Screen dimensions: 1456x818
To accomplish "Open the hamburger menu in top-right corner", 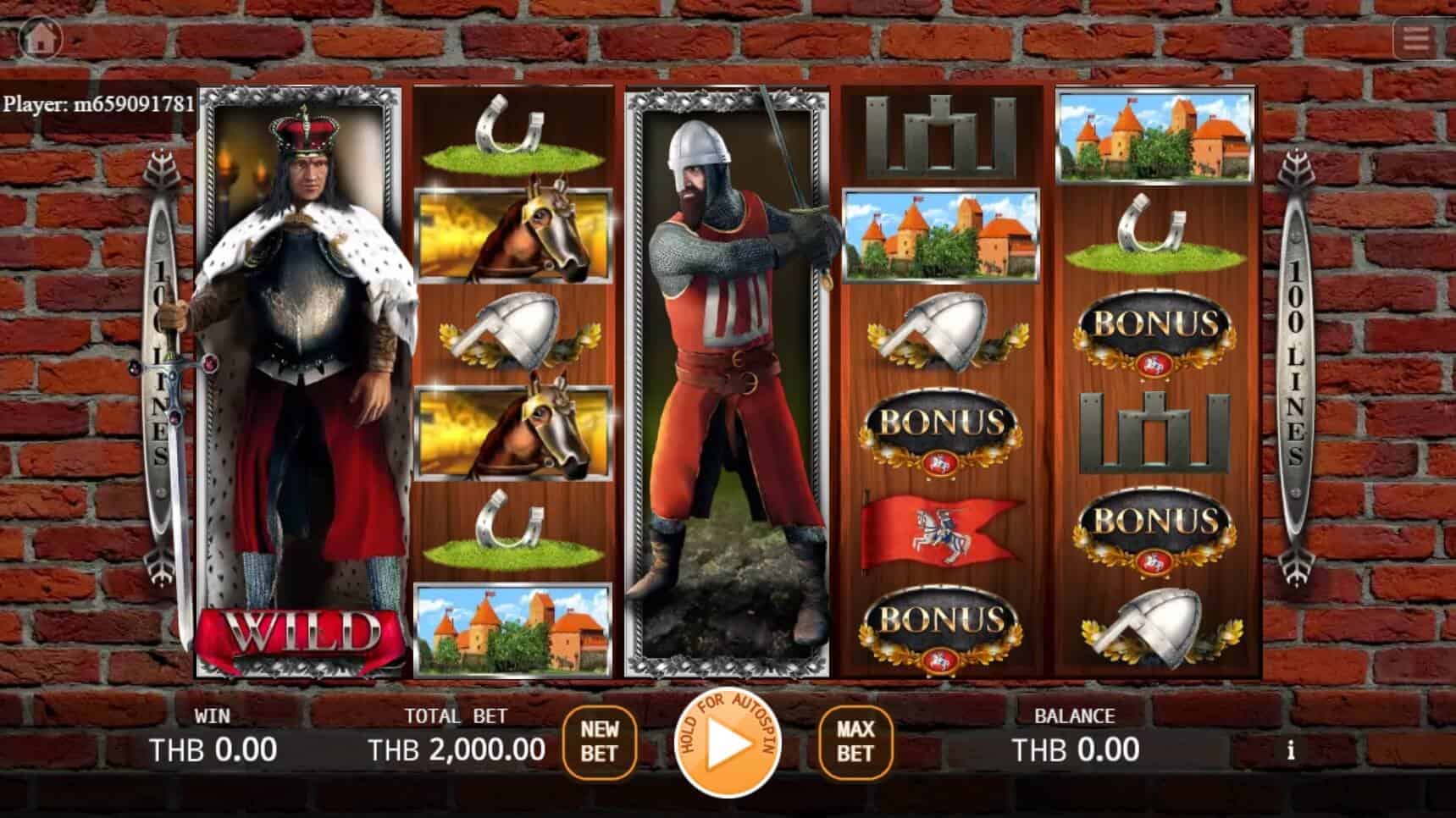I will coord(1417,37).
